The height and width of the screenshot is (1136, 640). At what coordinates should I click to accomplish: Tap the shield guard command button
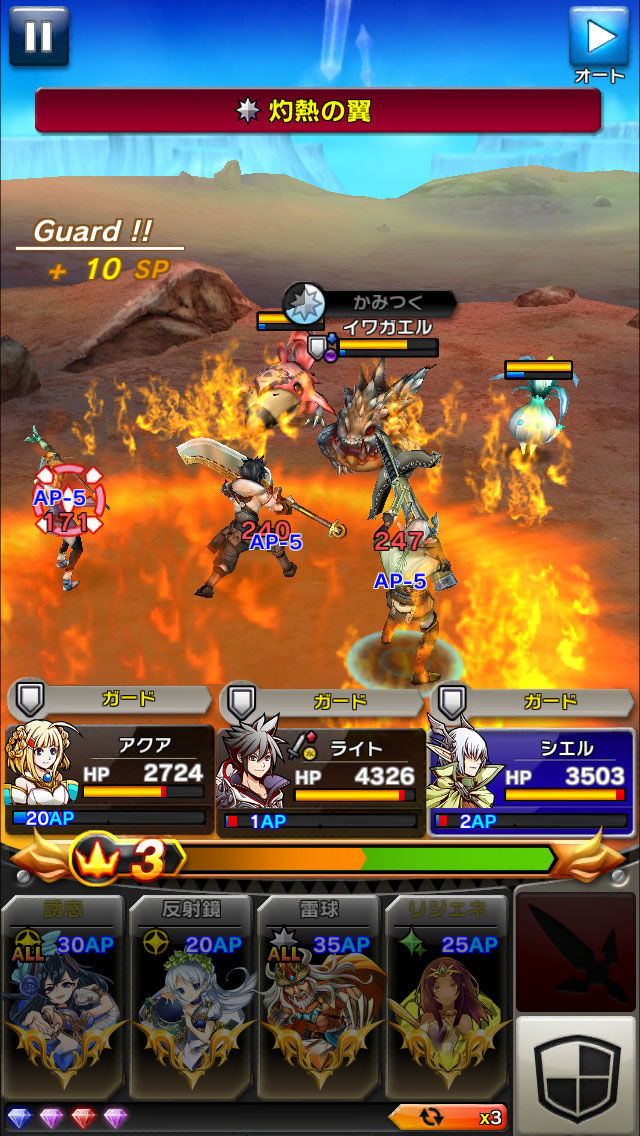575,1071
